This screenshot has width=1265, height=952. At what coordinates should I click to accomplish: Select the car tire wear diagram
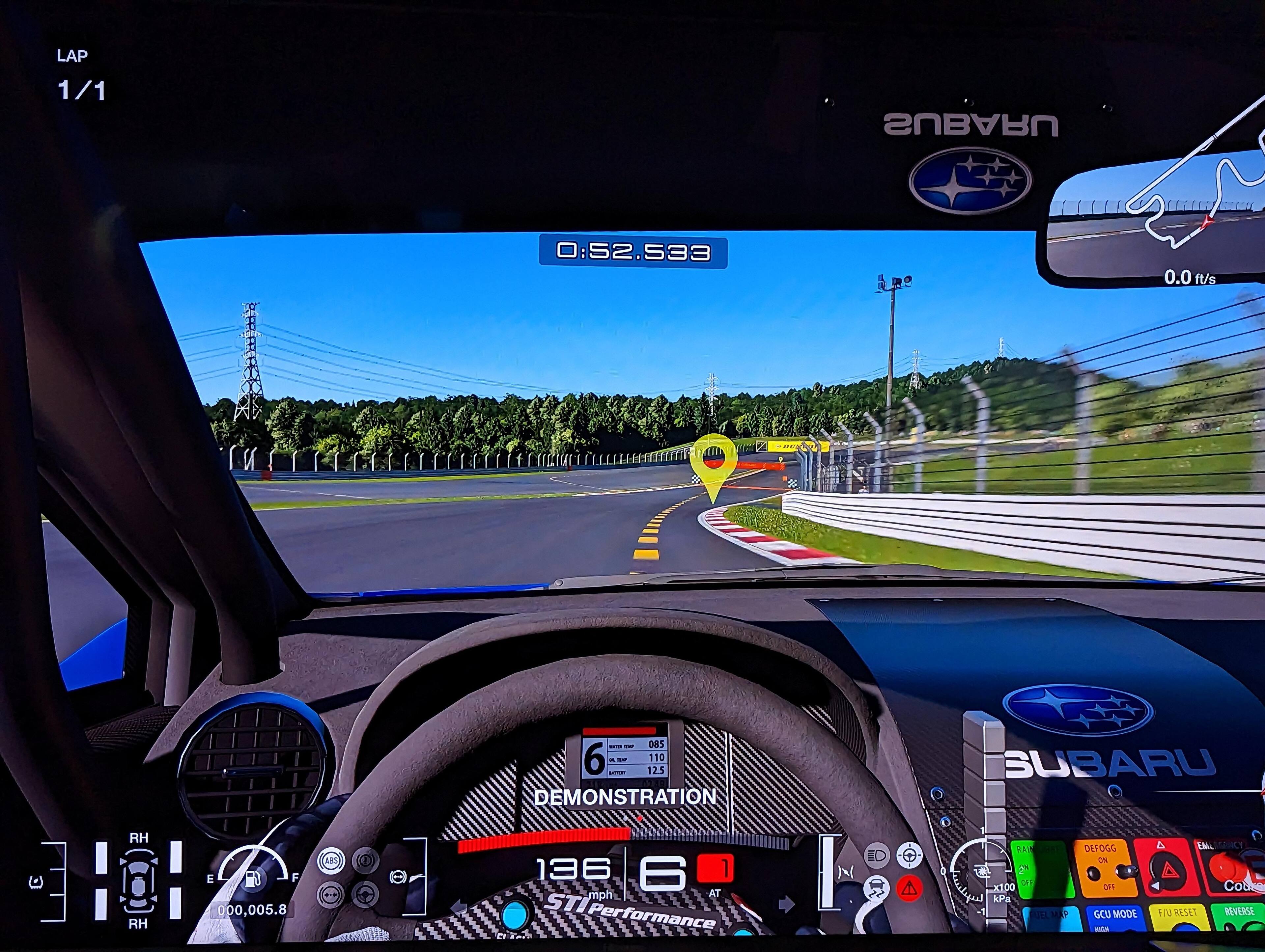click(x=138, y=881)
